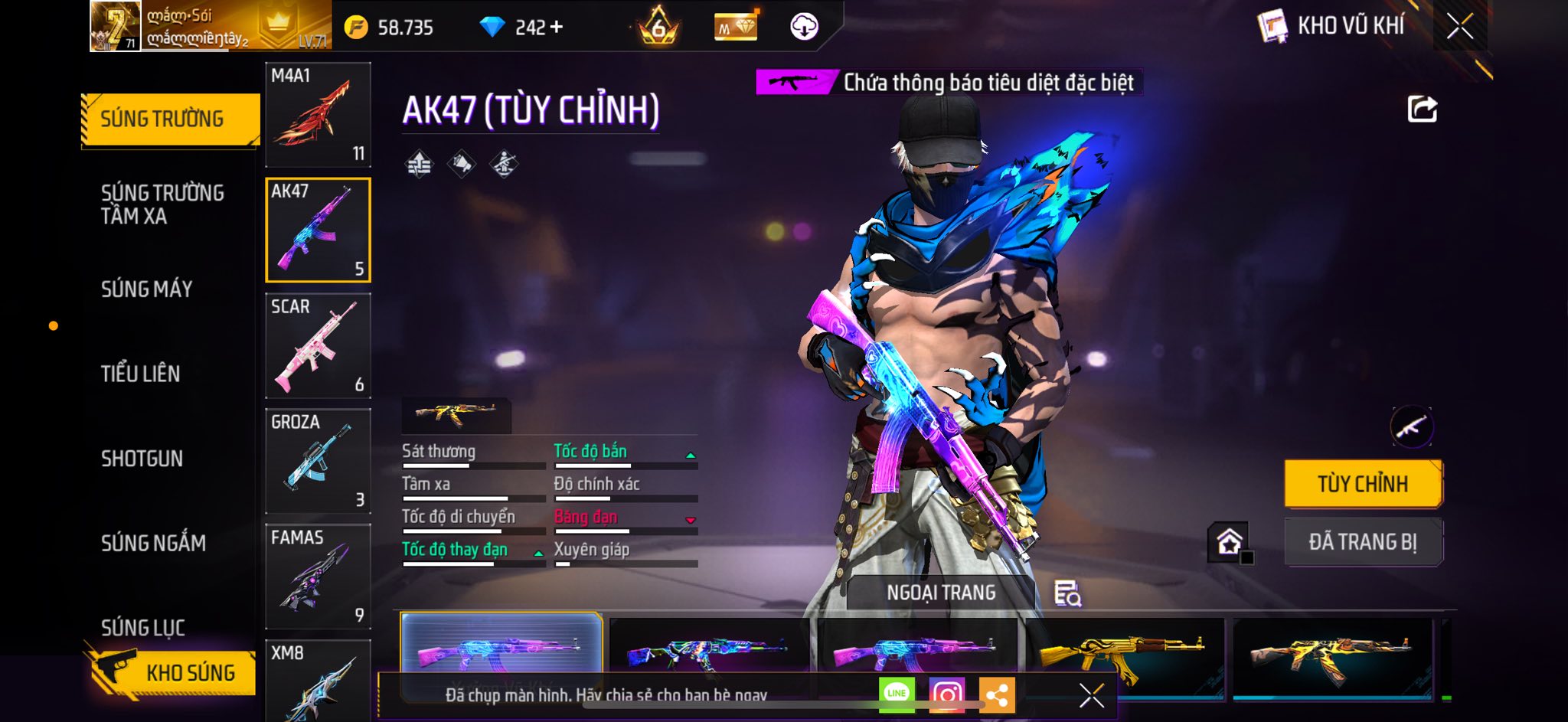
Task: Show the Shotgun weapon category
Action: [x=142, y=459]
